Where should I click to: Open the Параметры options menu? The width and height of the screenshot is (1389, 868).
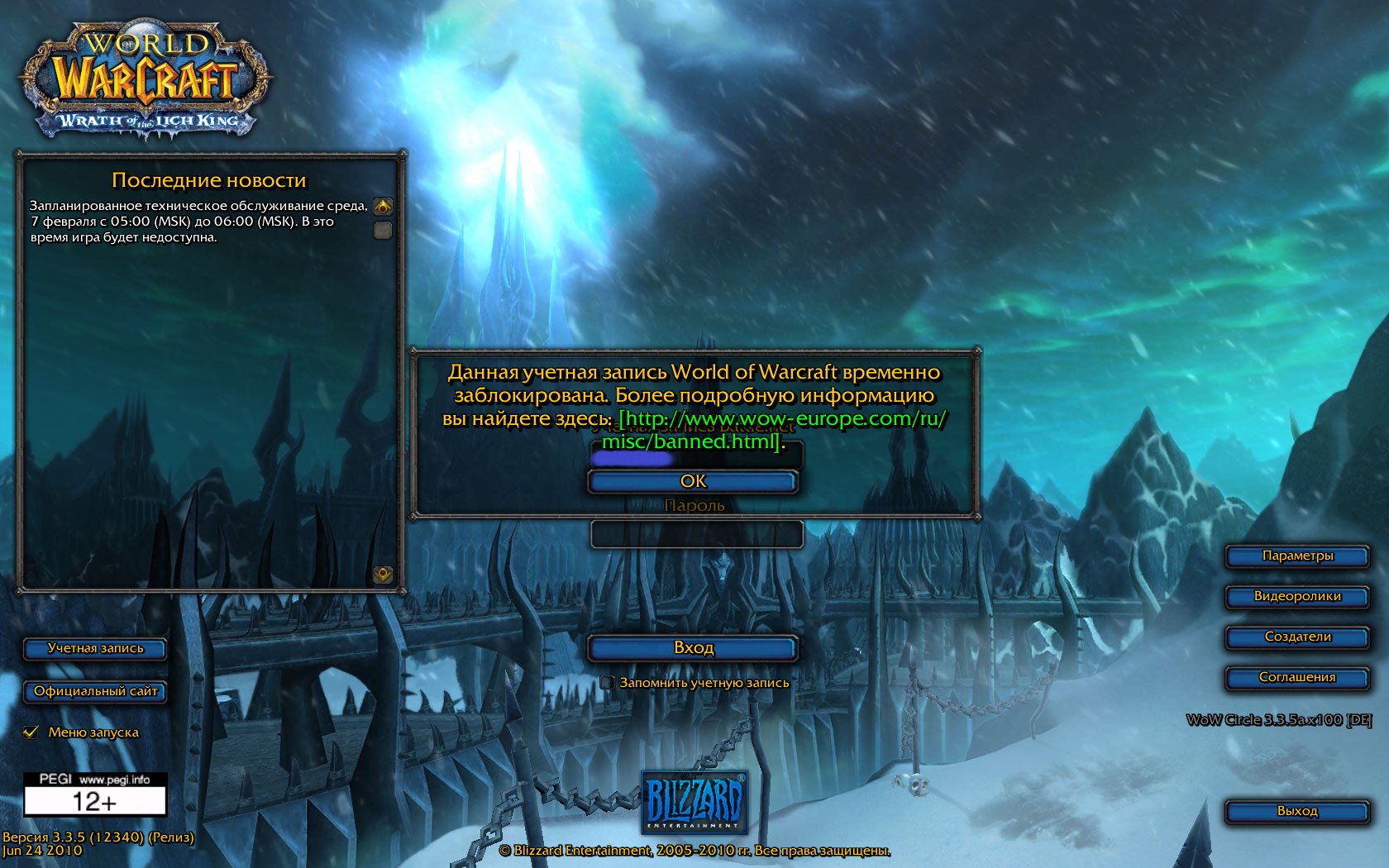pos(1296,556)
